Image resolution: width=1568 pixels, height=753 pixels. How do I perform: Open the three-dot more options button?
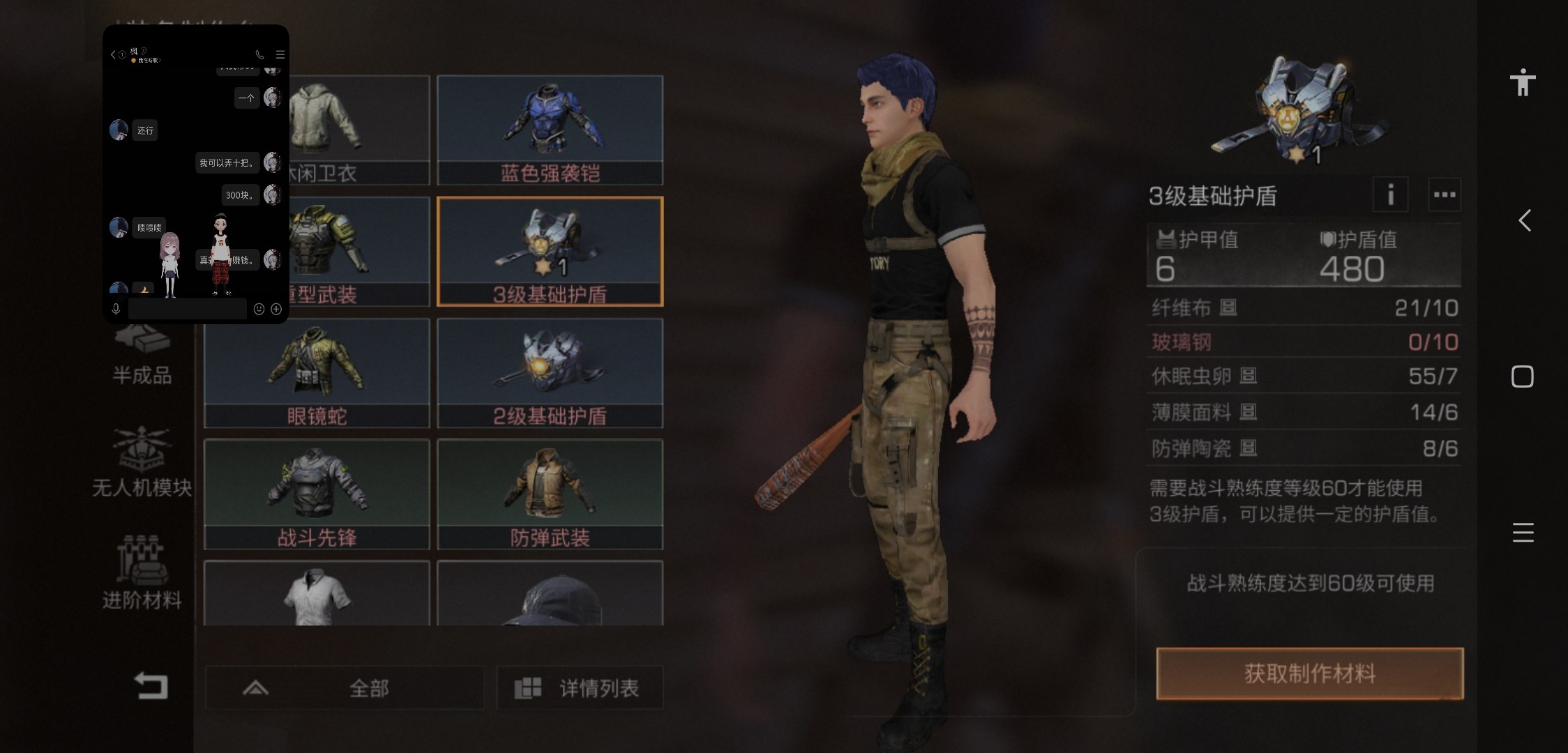1444,195
